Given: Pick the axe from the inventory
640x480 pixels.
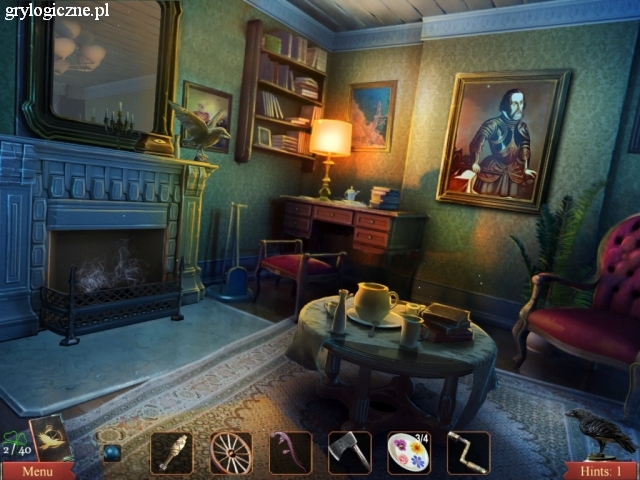Looking at the screenshot, I should (349, 452).
